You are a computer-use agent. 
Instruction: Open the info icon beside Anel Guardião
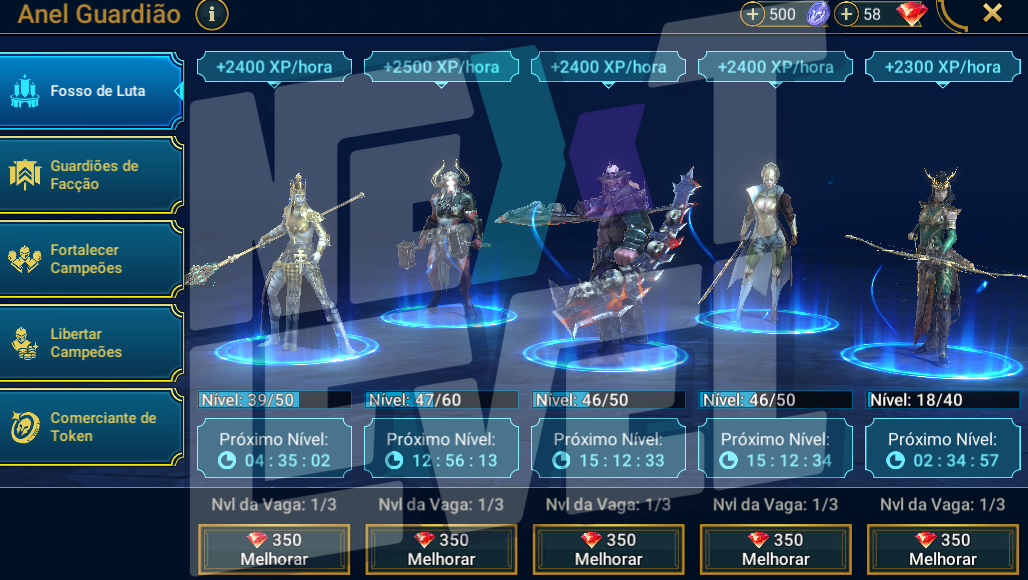coord(212,14)
